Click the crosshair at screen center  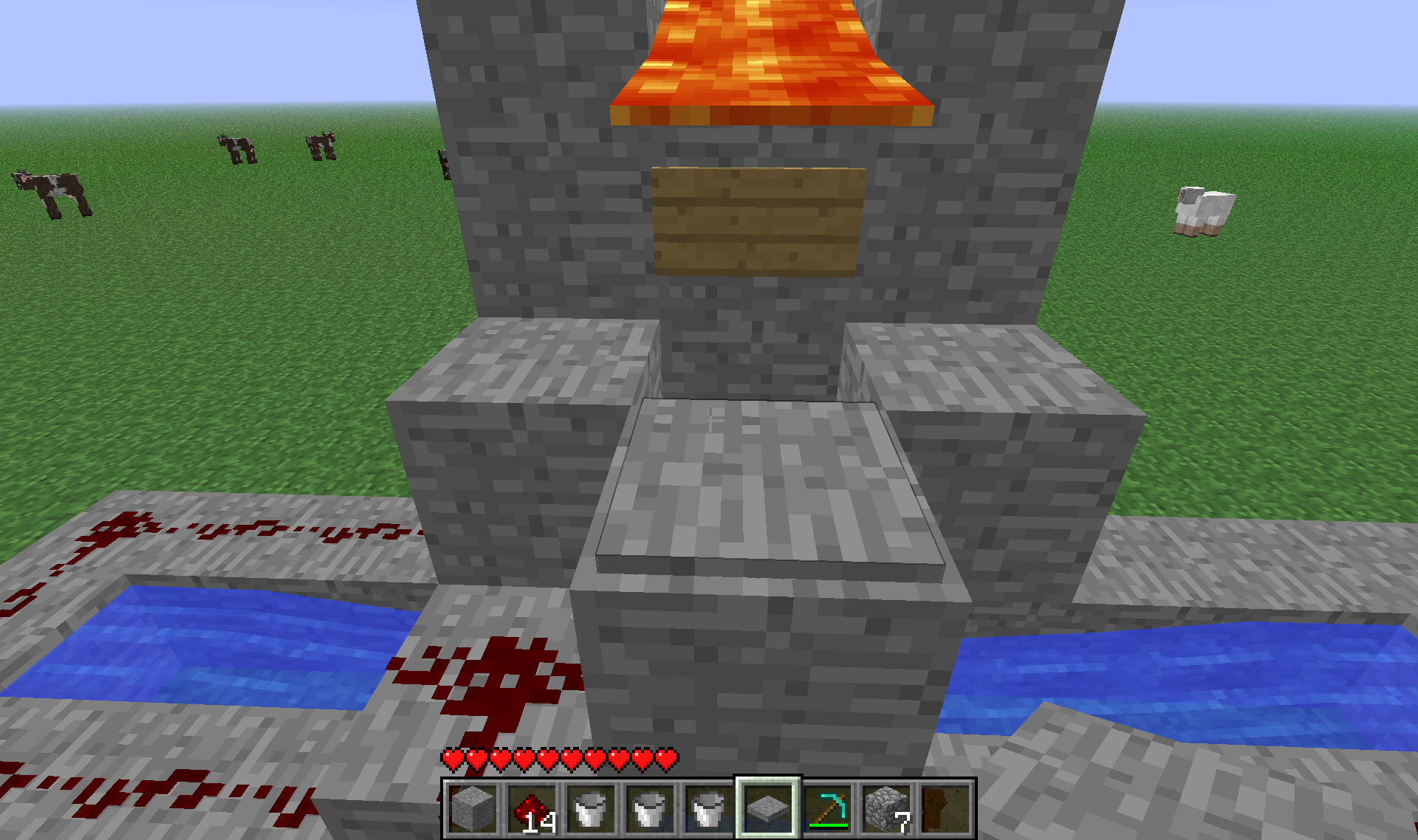pos(709,420)
